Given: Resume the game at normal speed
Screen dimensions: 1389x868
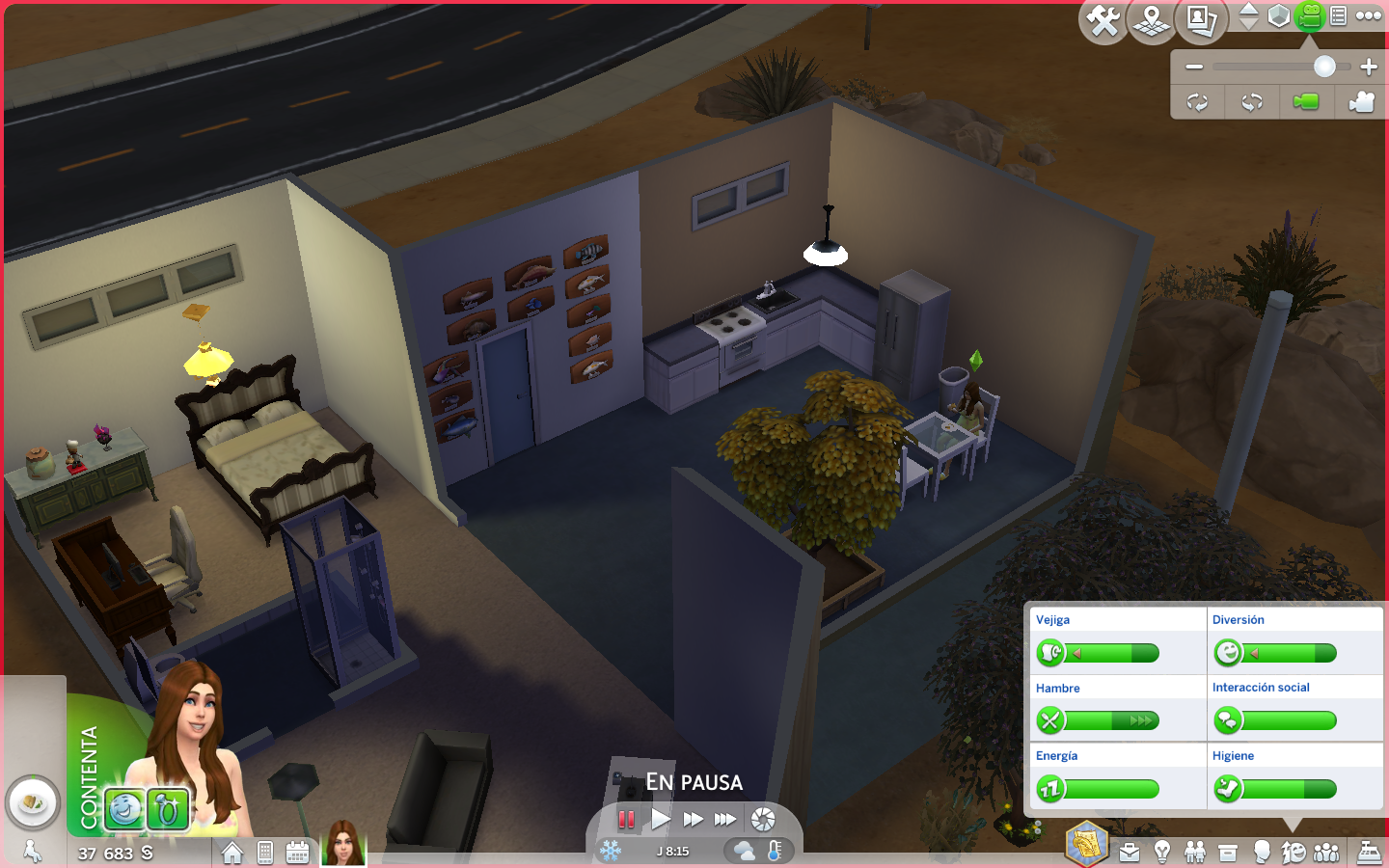Looking at the screenshot, I should tap(661, 820).
